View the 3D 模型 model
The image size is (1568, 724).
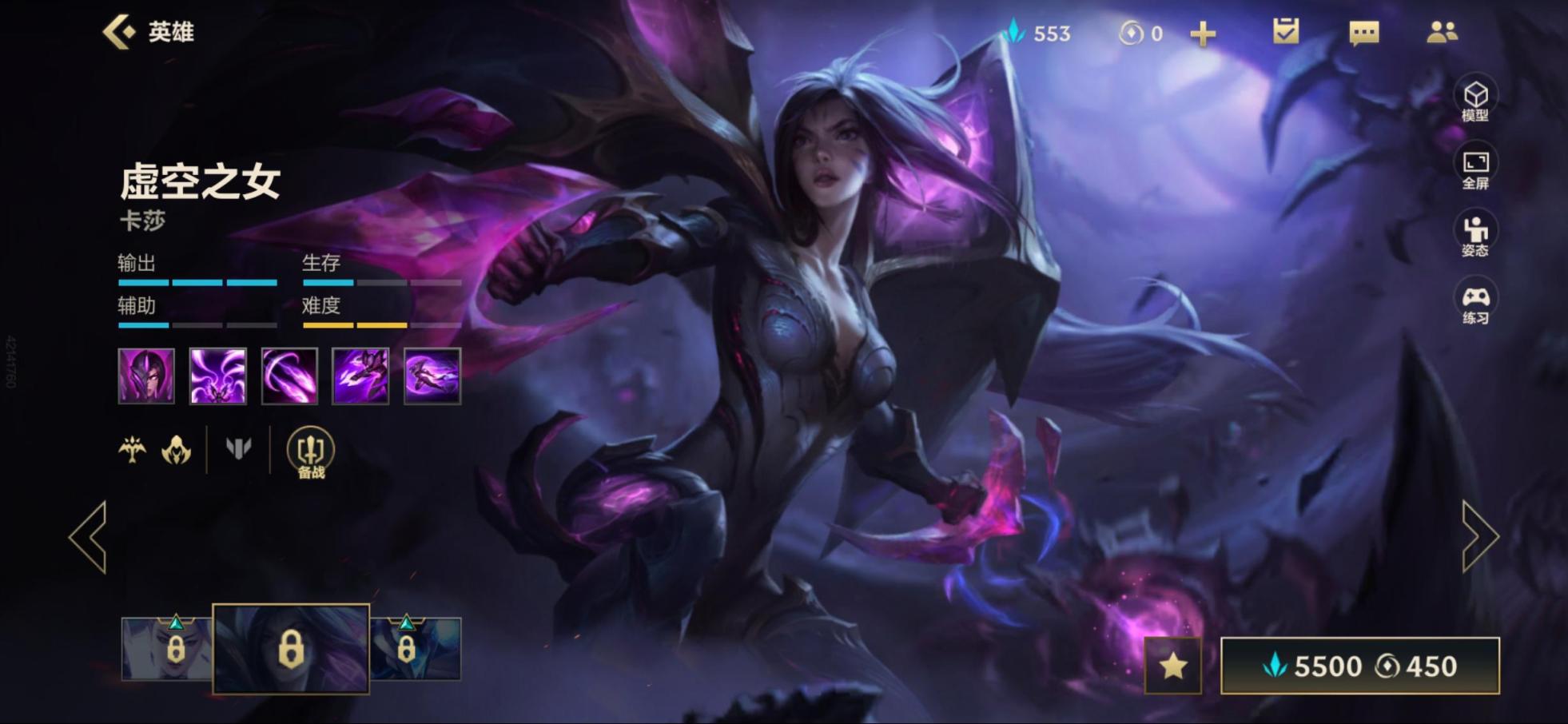click(1474, 100)
